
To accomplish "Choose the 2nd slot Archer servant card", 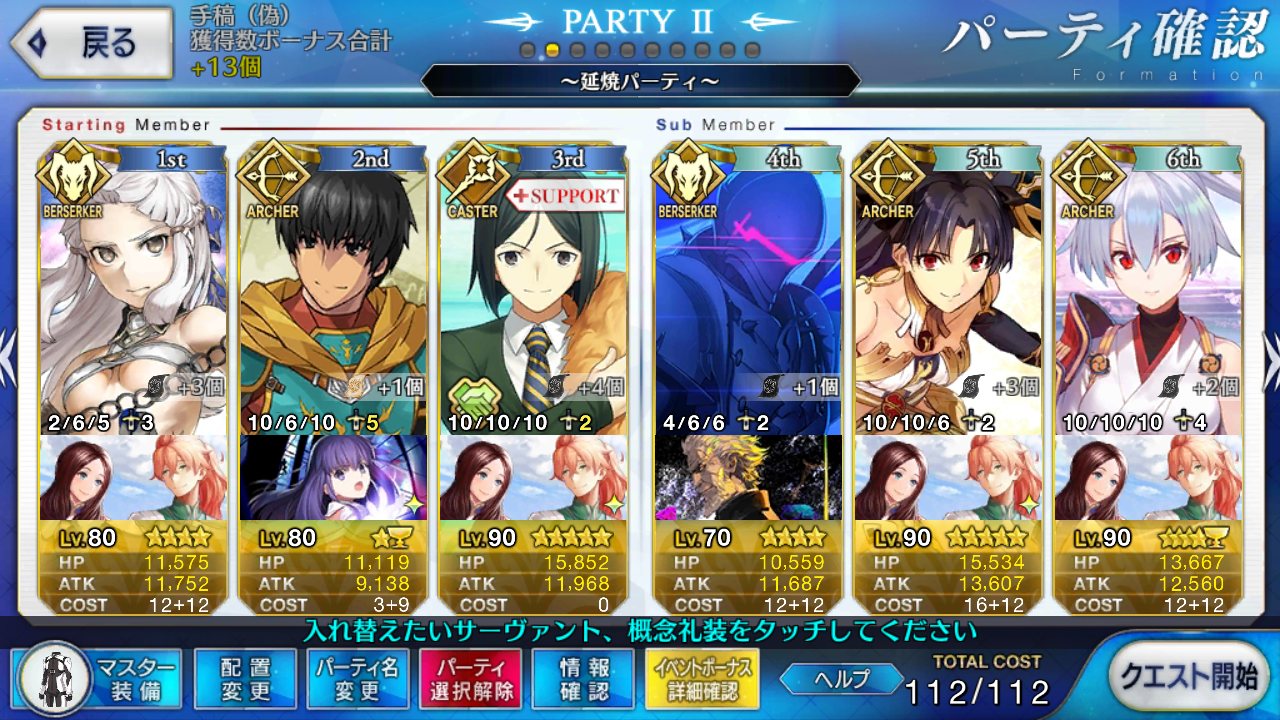I will coord(333,290).
